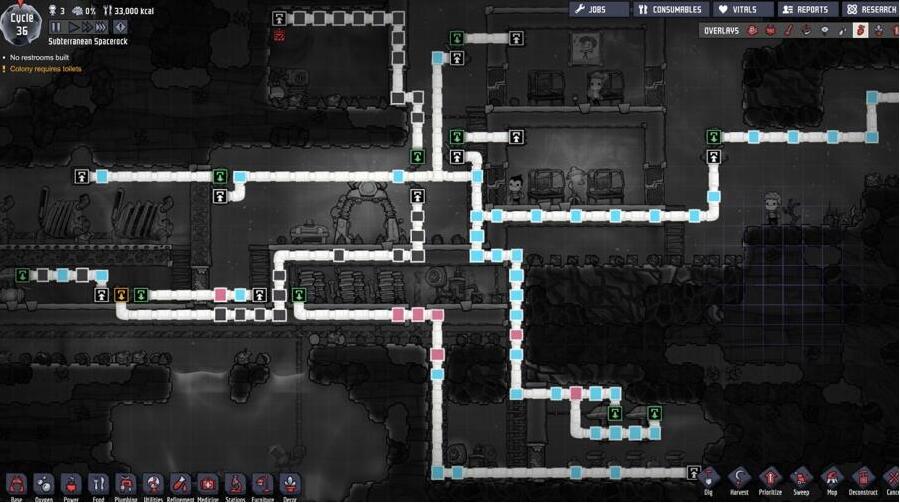Open the Research screen
The image size is (900, 503).
pos(869,9)
